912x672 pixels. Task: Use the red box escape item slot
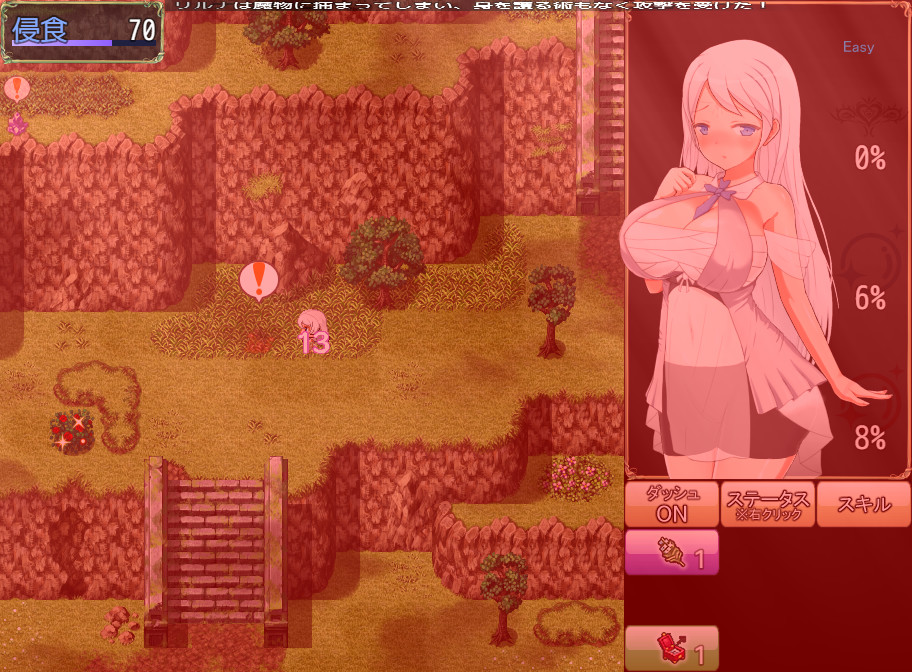point(672,648)
